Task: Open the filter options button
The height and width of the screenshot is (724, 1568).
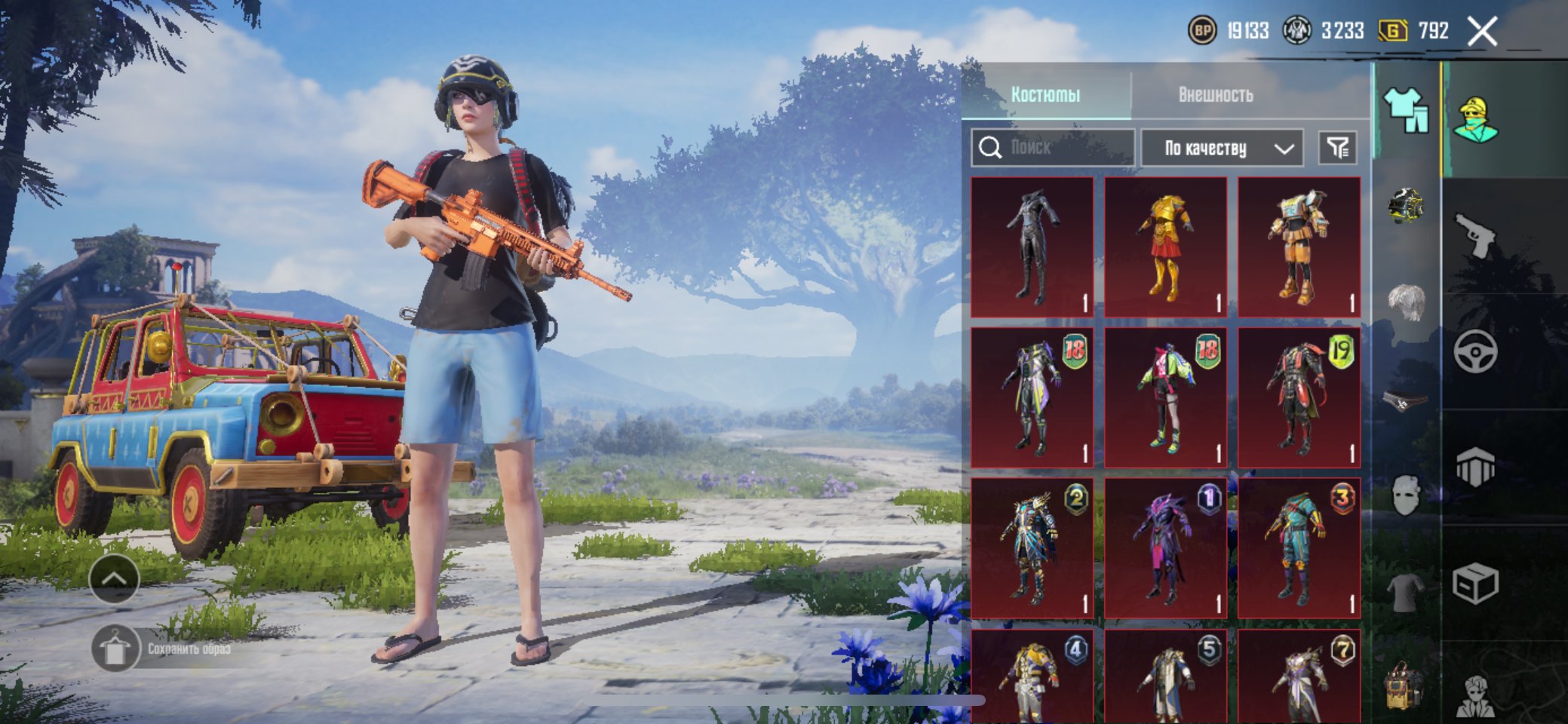Action: point(1337,148)
